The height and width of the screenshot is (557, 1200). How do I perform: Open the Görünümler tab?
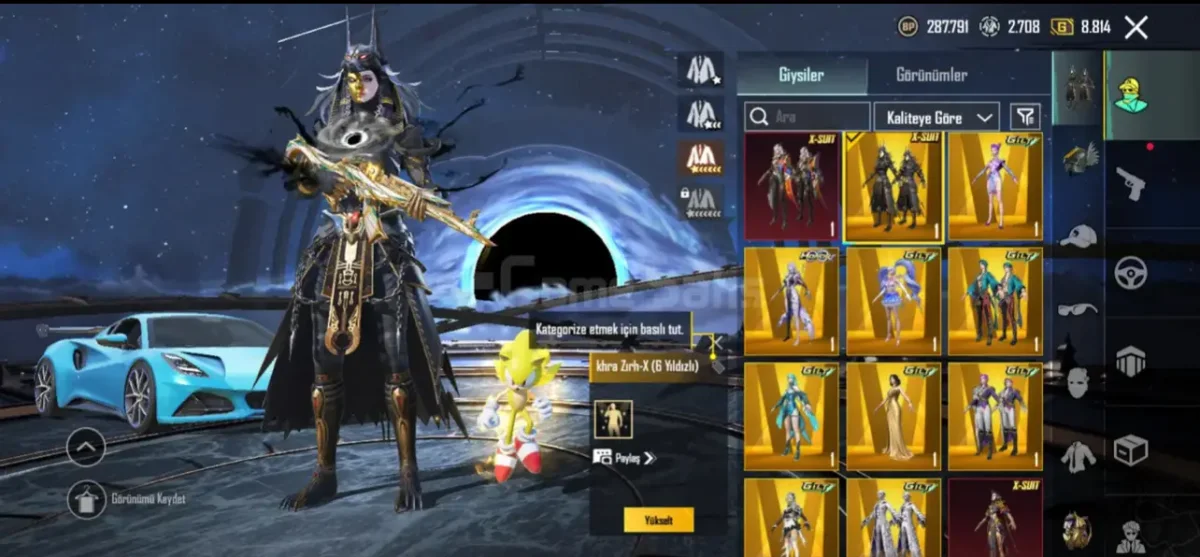pos(929,76)
